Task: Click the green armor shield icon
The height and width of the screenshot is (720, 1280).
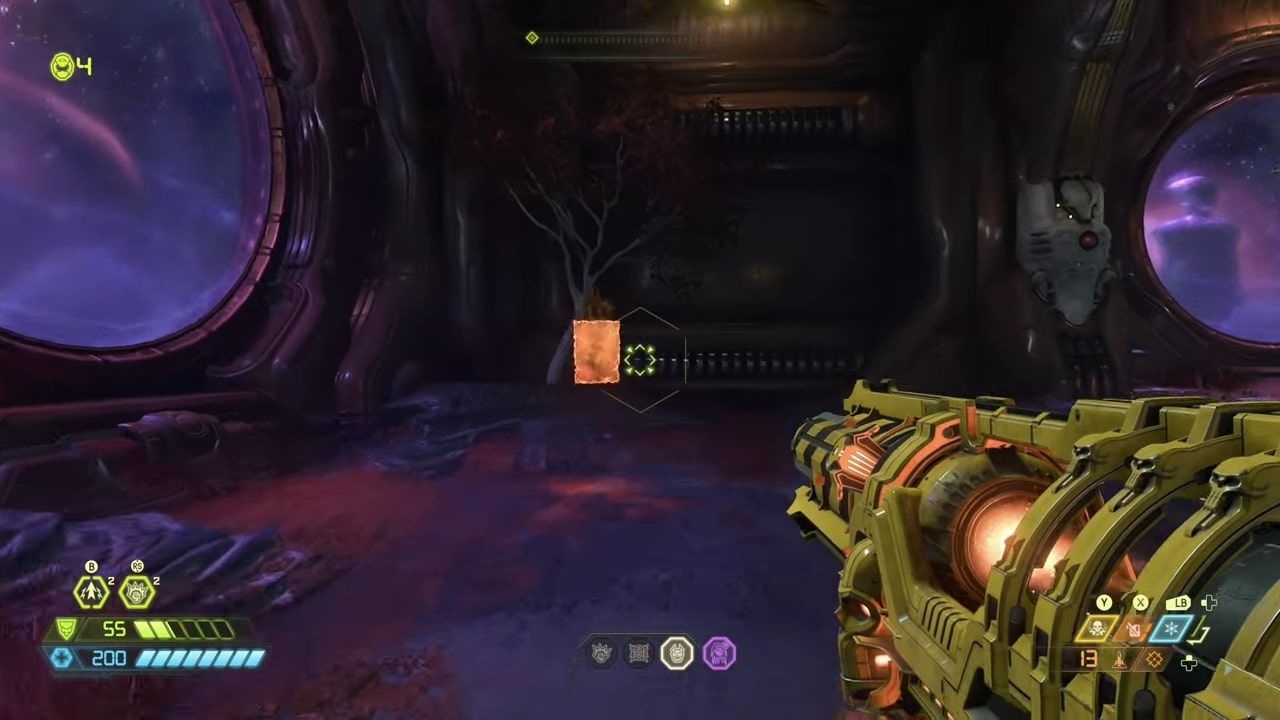Action: (65, 628)
